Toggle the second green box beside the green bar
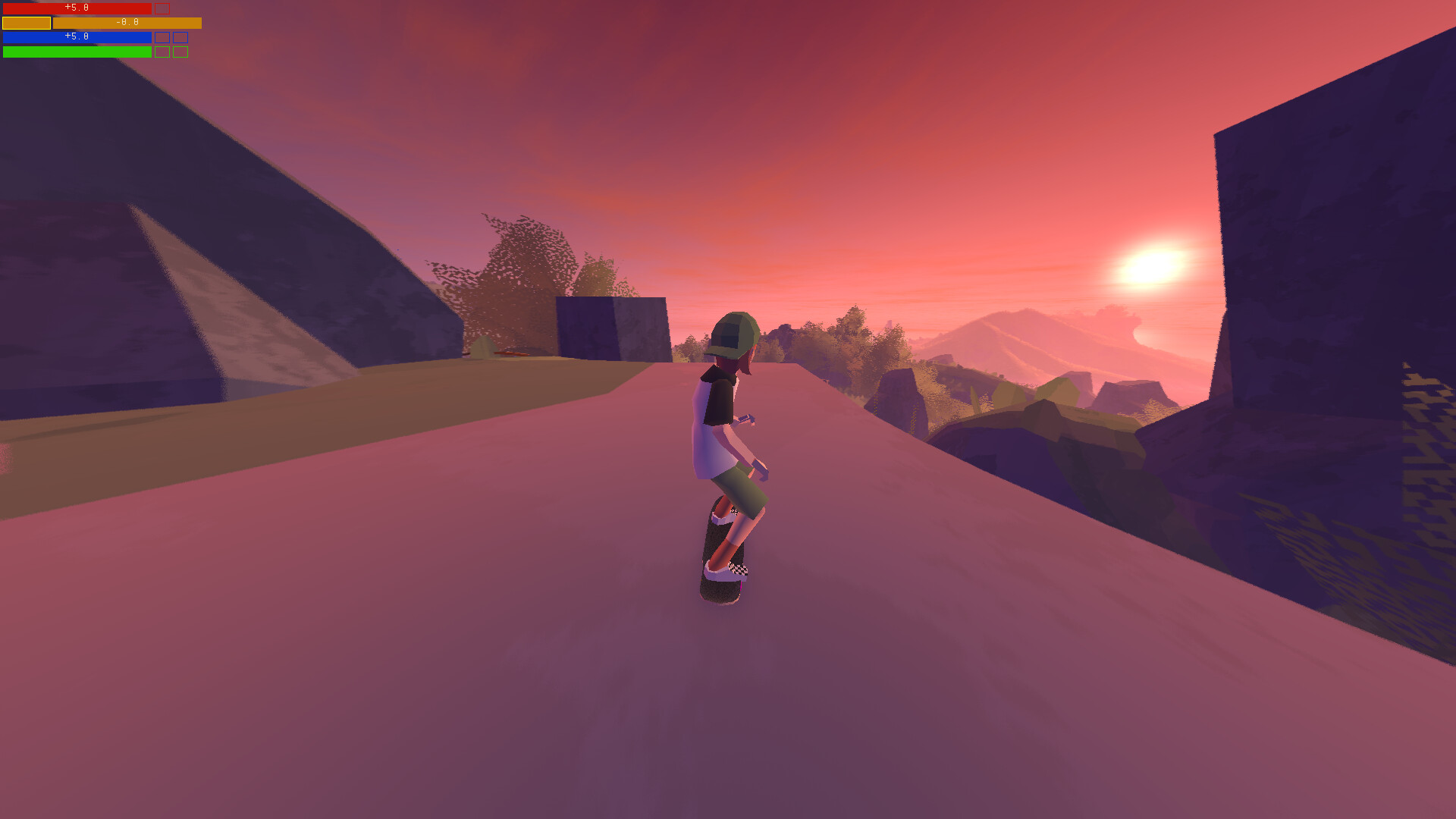1456x819 pixels. pyautogui.click(x=180, y=52)
